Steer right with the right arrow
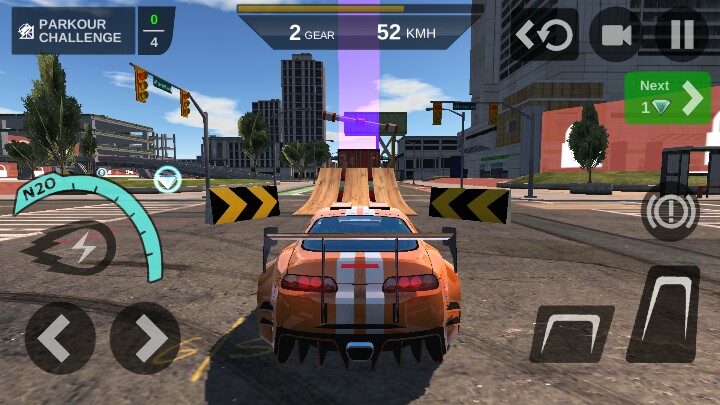Image resolution: width=720 pixels, height=405 pixels. [x=145, y=338]
